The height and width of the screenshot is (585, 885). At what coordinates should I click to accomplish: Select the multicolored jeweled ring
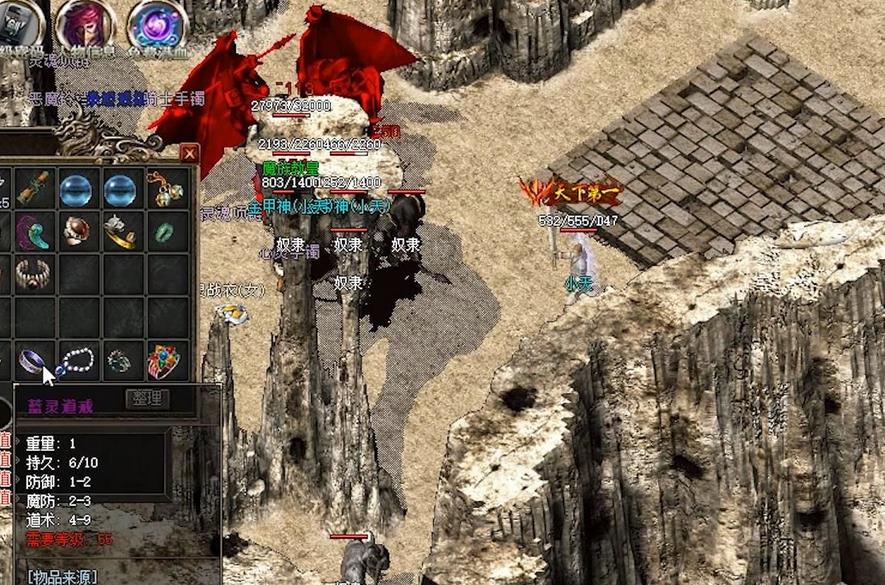(165, 361)
